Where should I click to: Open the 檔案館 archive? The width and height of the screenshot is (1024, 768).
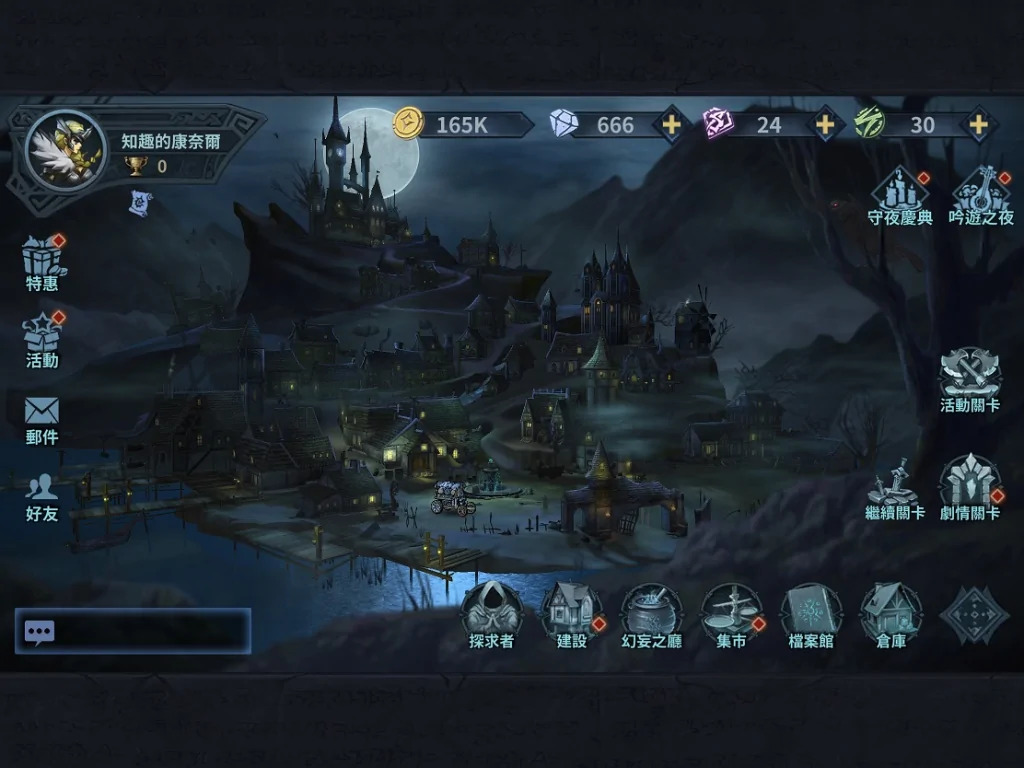coord(811,613)
